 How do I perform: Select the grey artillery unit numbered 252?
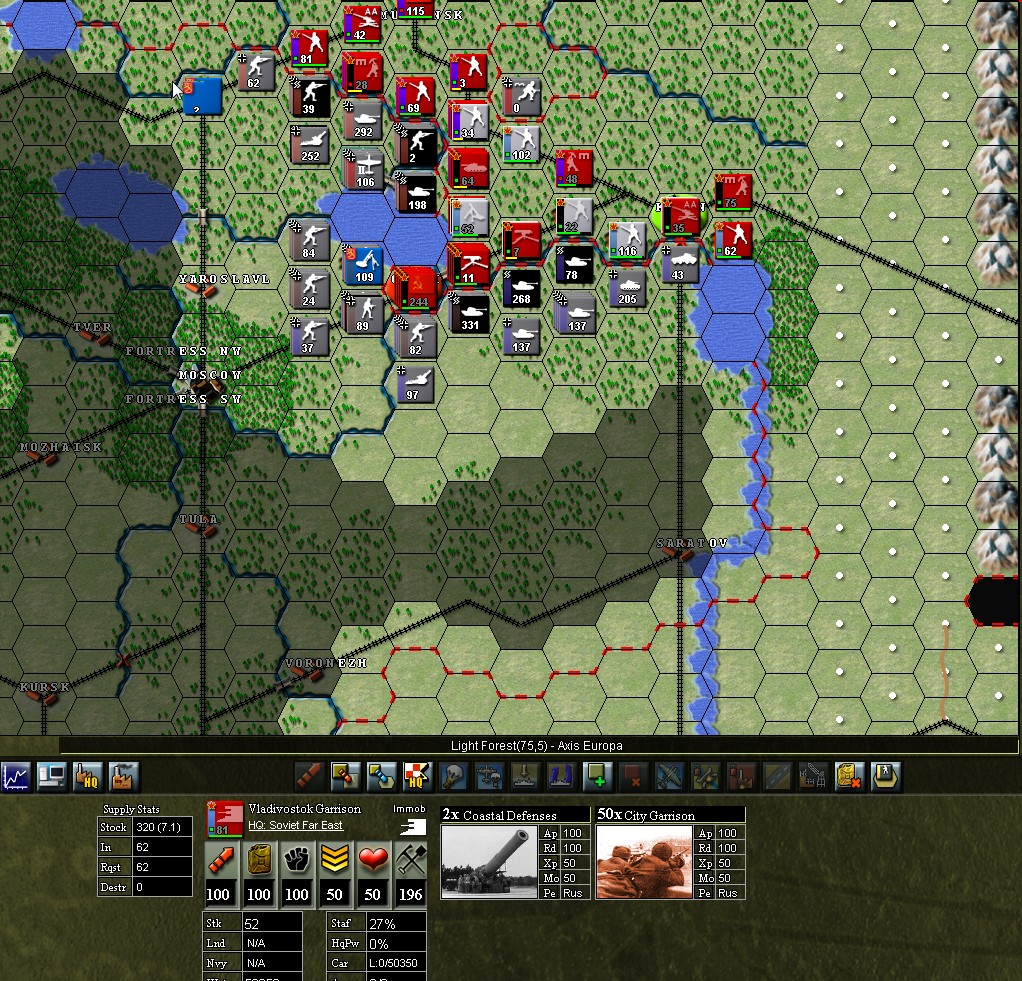[x=310, y=143]
